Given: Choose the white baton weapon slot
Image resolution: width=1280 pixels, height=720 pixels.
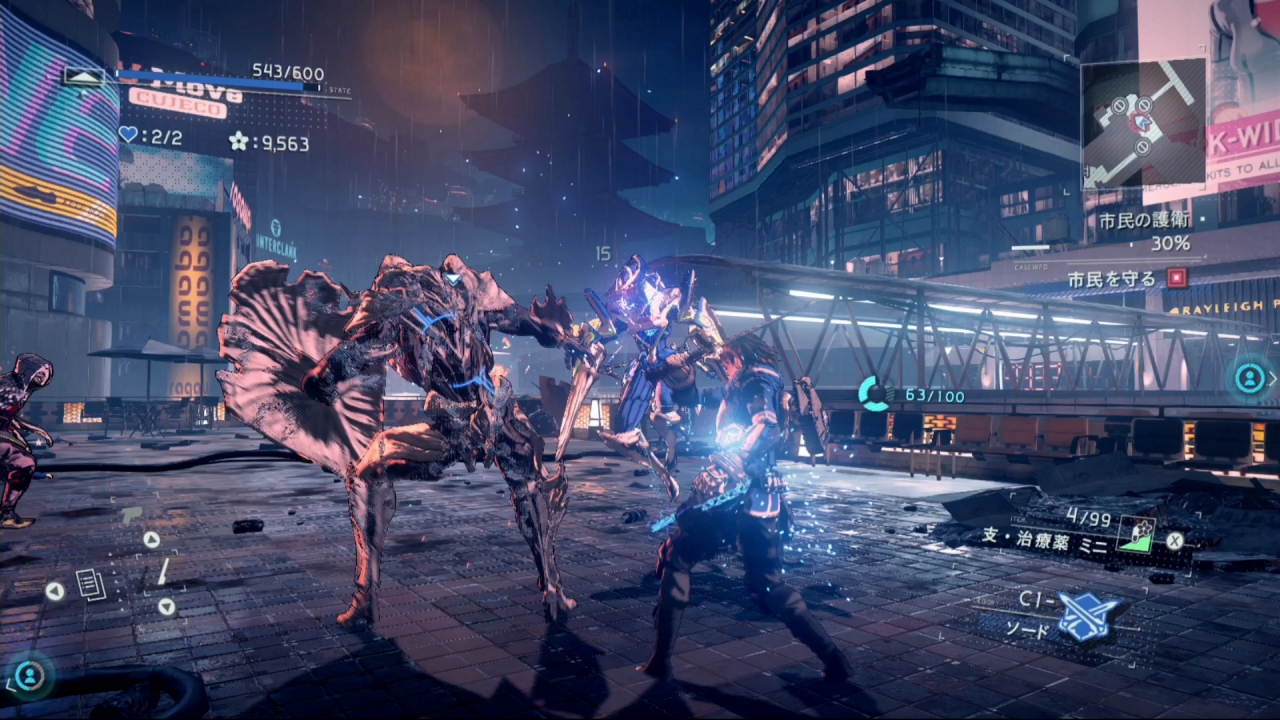Looking at the screenshot, I should tap(162, 573).
